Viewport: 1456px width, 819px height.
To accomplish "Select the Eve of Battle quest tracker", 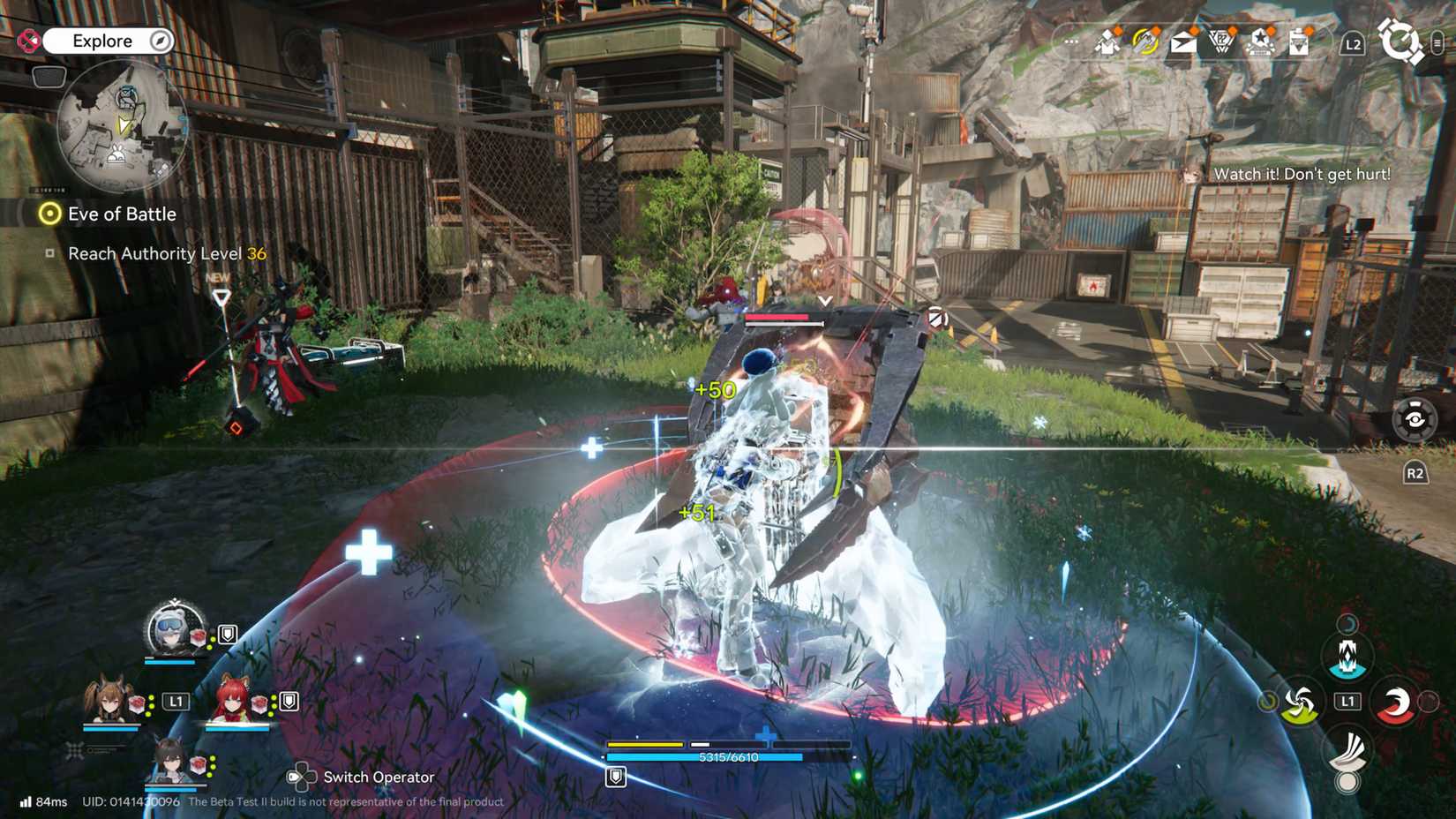I will [x=122, y=214].
